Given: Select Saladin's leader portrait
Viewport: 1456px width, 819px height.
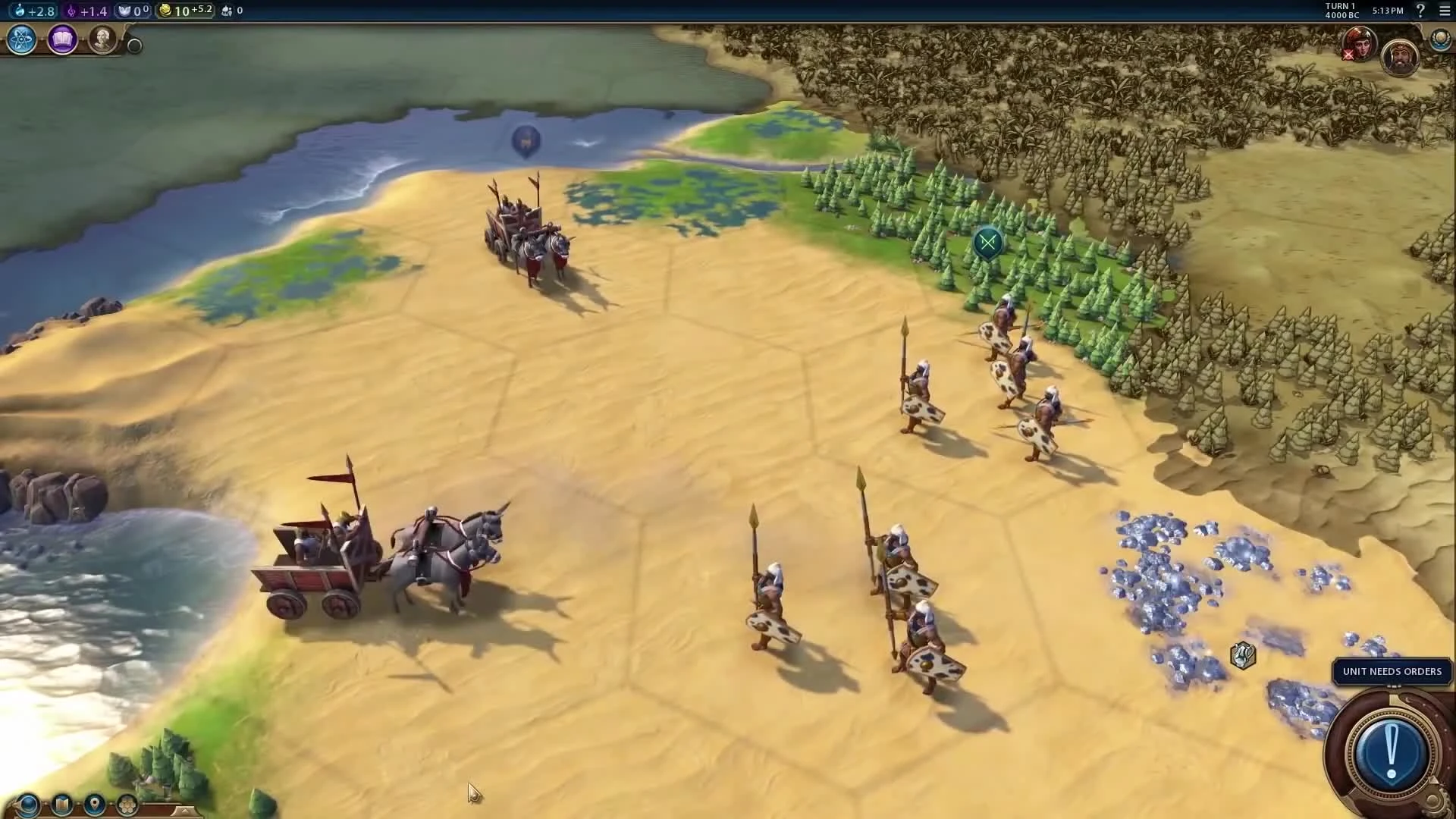Looking at the screenshot, I should [1401, 57].
